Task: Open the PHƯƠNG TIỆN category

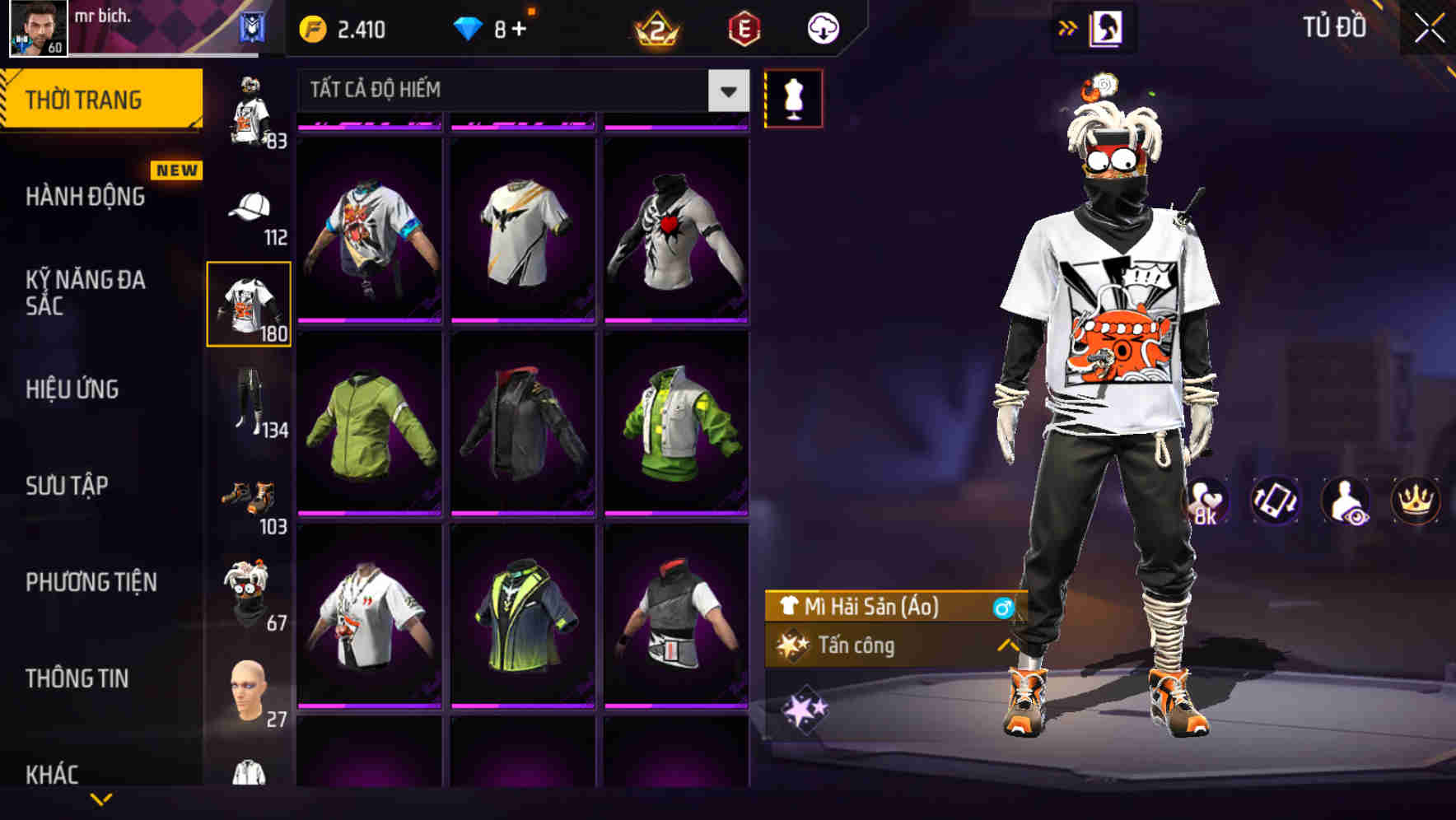Action: click(91, 581)
